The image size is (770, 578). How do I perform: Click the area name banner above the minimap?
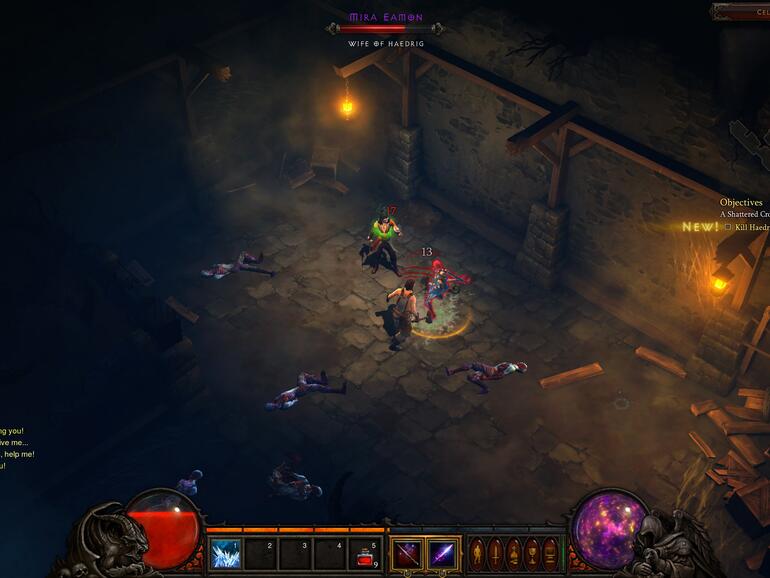coord(742,11)
